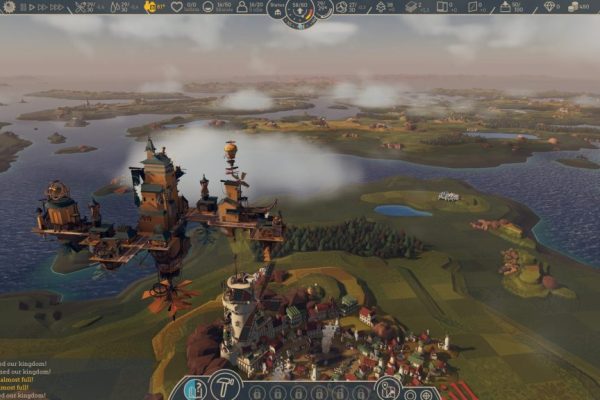Select the highlighted blue tower icon
Image resolution: width=600 pixels, height=400 pixels.
pos(196,389)
